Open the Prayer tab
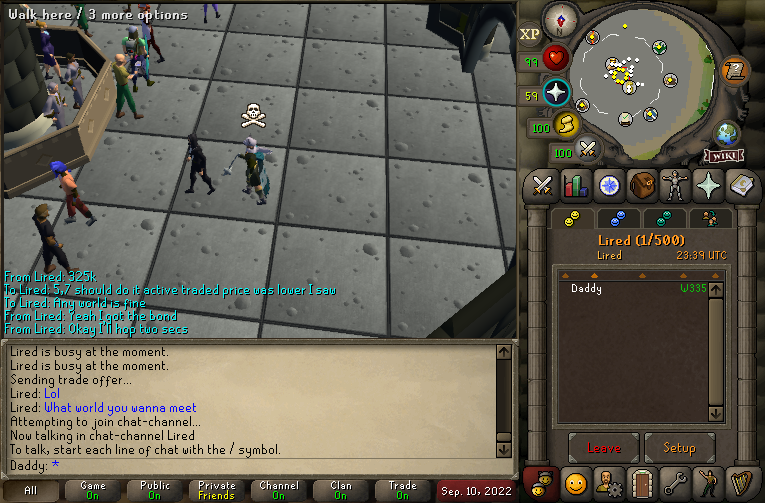 click(x=708, y=185)
